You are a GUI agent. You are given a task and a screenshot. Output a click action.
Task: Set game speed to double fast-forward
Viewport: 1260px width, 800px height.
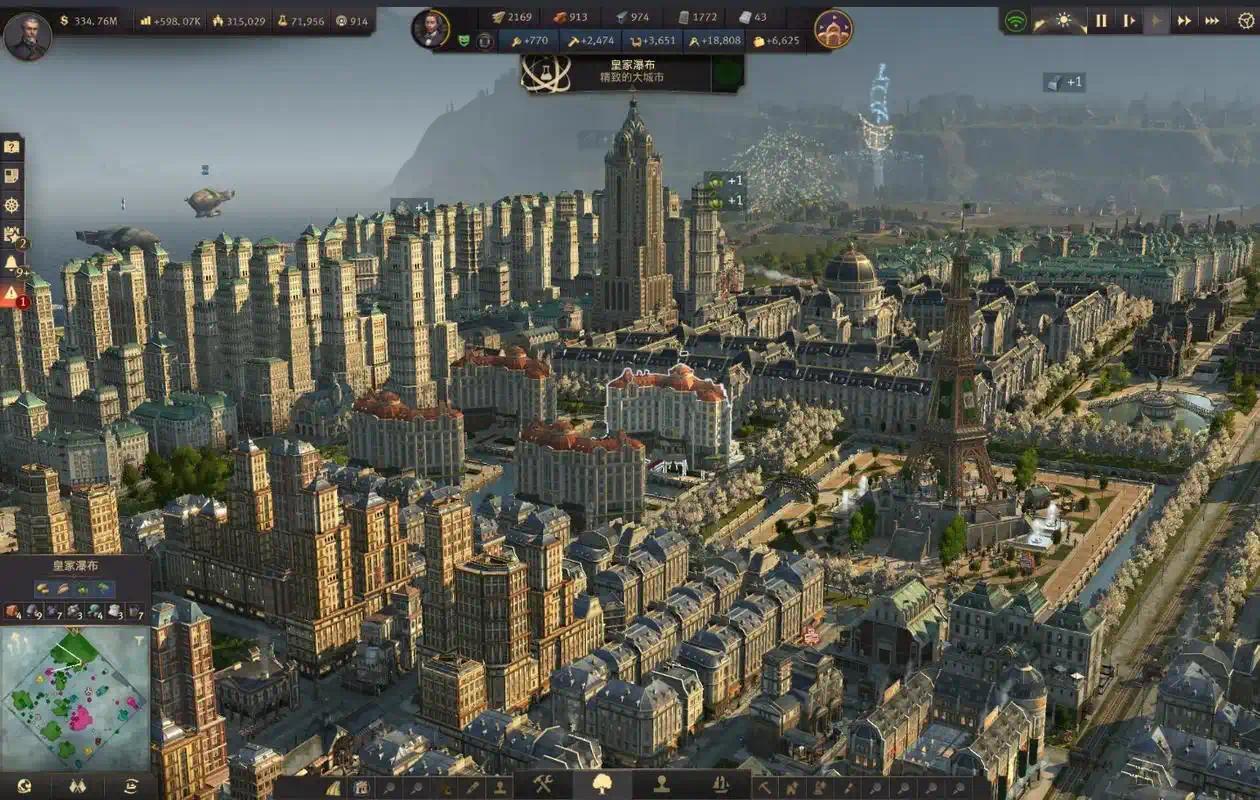[1184, 20]
